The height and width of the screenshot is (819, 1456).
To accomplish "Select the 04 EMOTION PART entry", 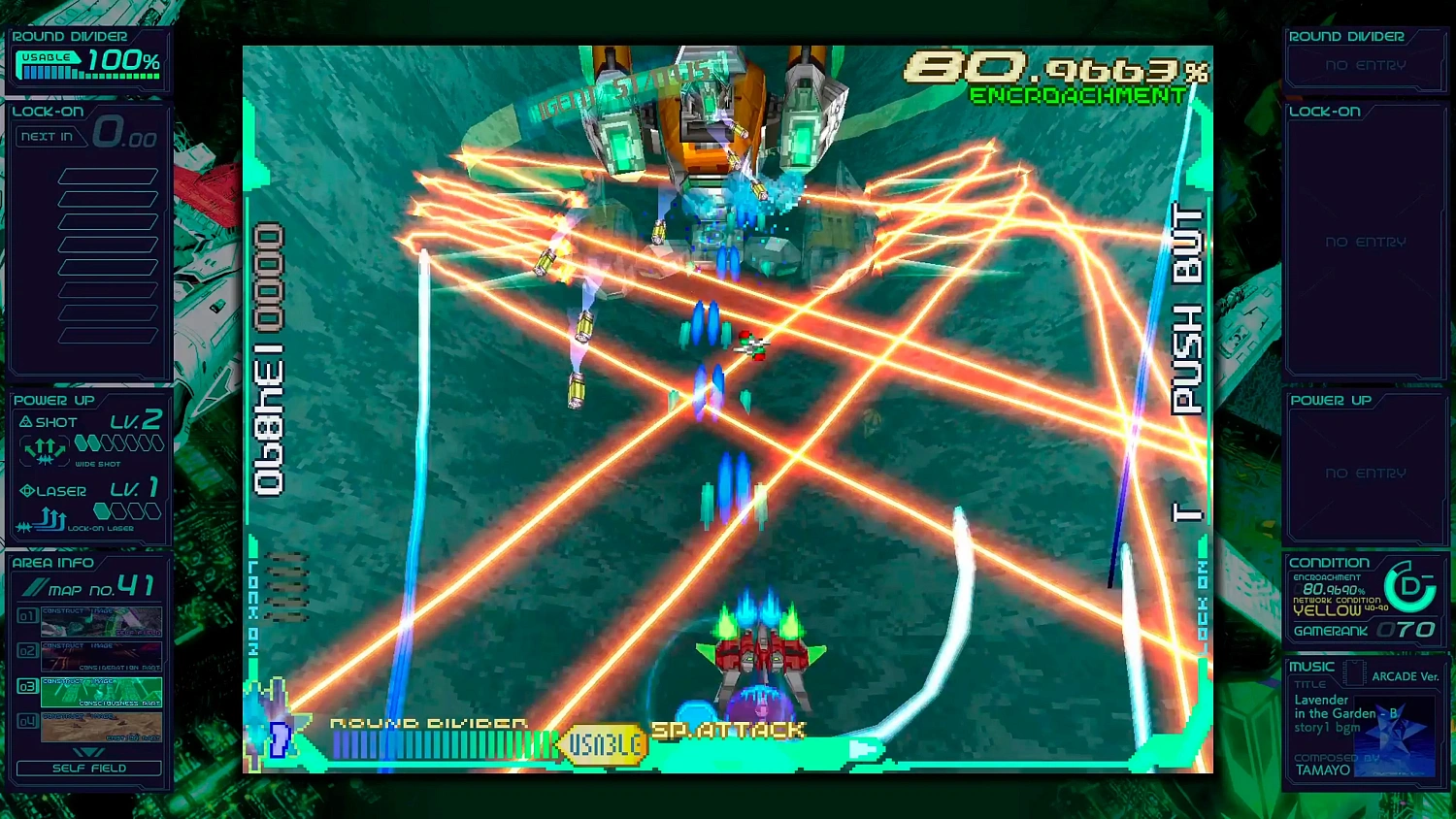I will [101, 726].
